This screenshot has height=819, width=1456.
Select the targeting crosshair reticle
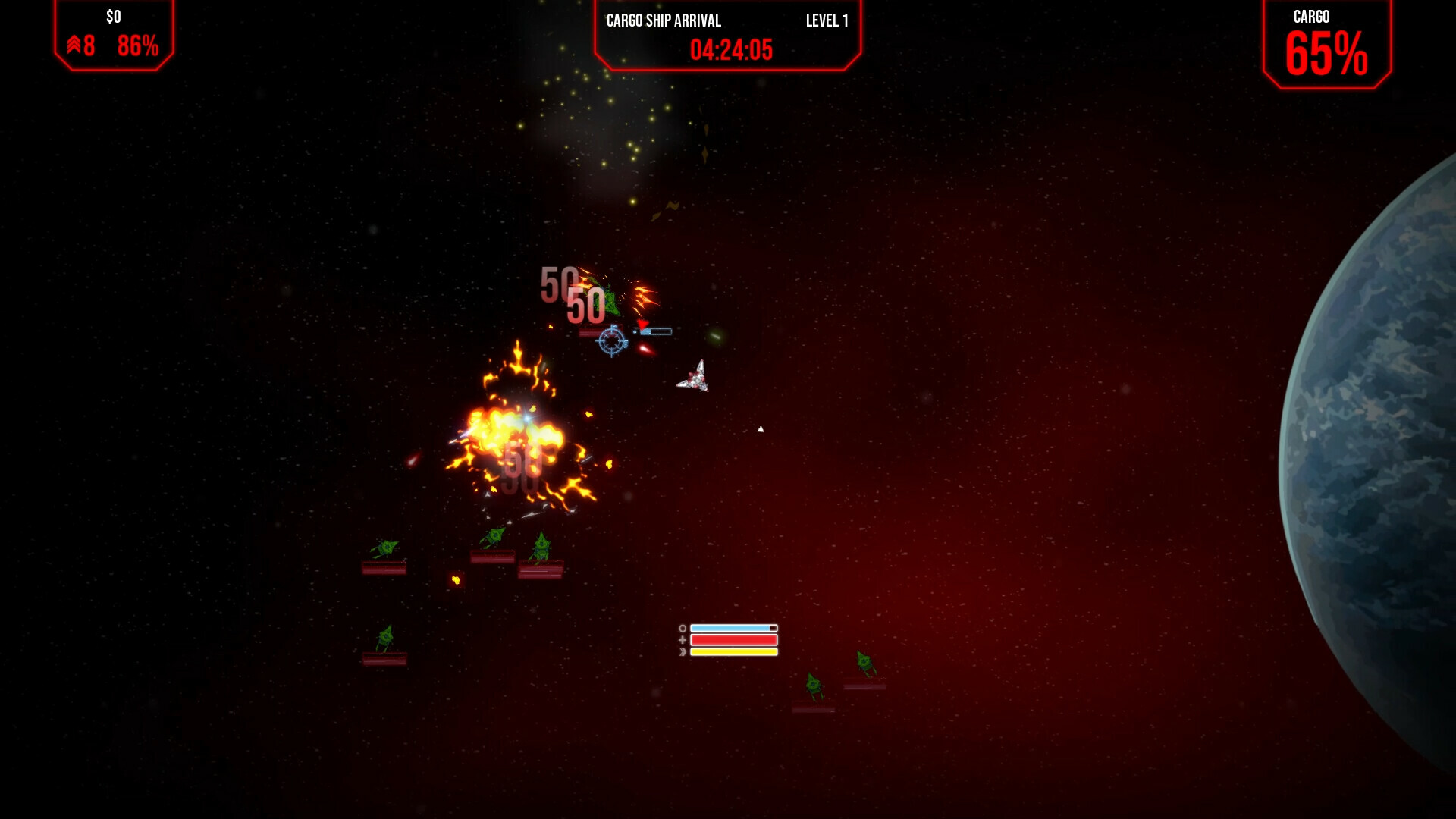pos(612,340)
